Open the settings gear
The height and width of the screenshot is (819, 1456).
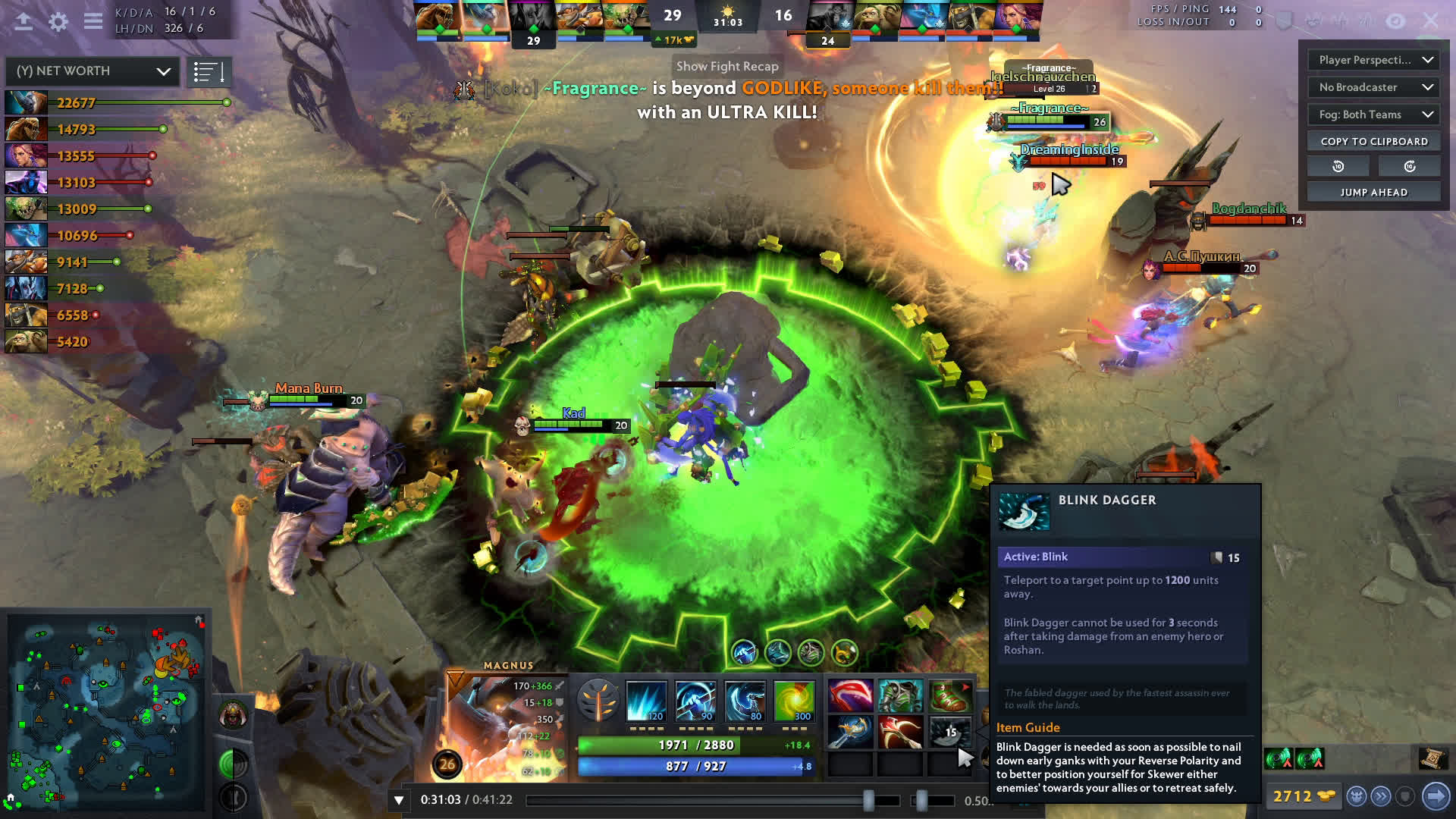(58, 22)
